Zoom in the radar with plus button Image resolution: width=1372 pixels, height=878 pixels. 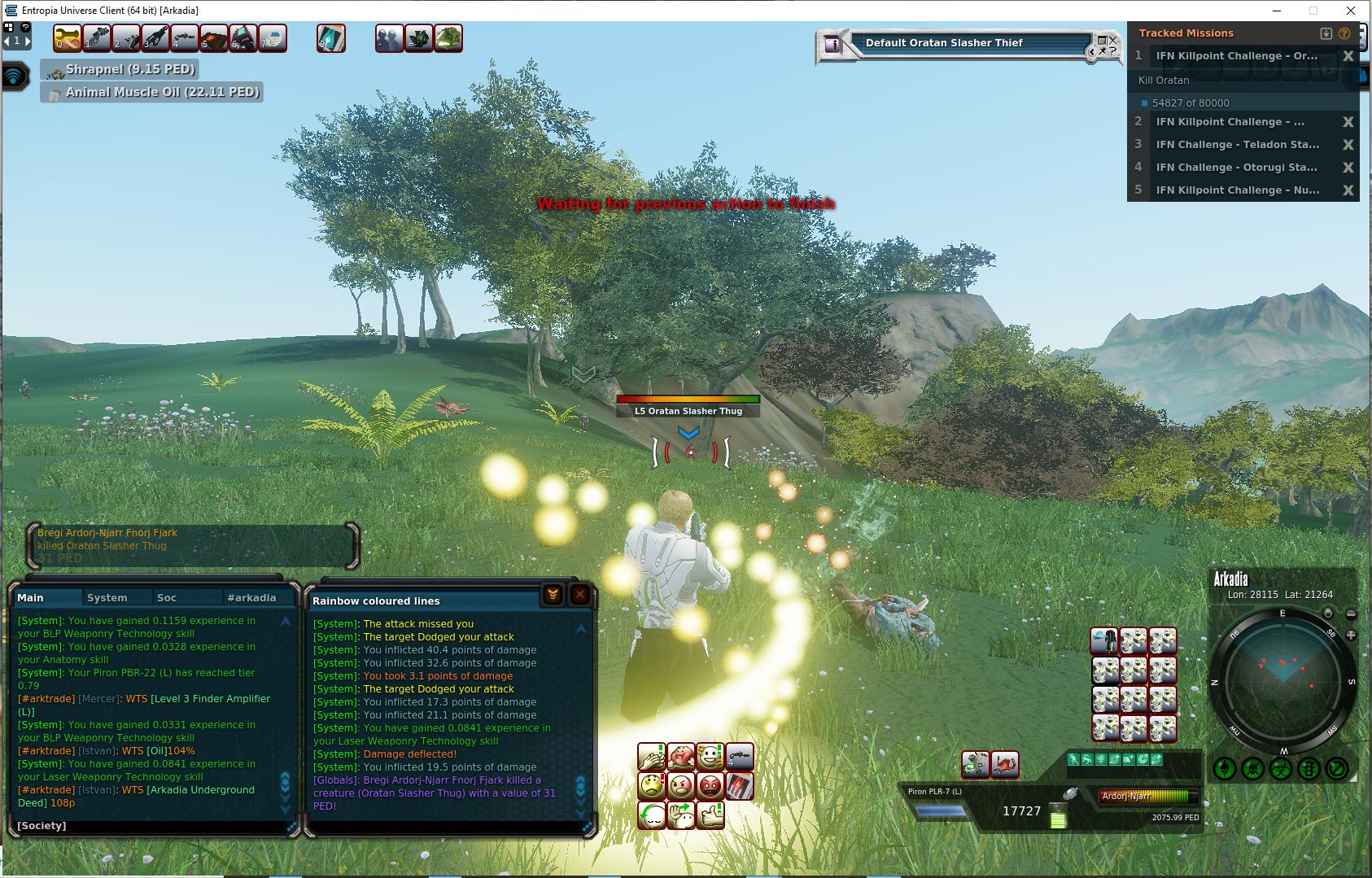point(1351,635)
